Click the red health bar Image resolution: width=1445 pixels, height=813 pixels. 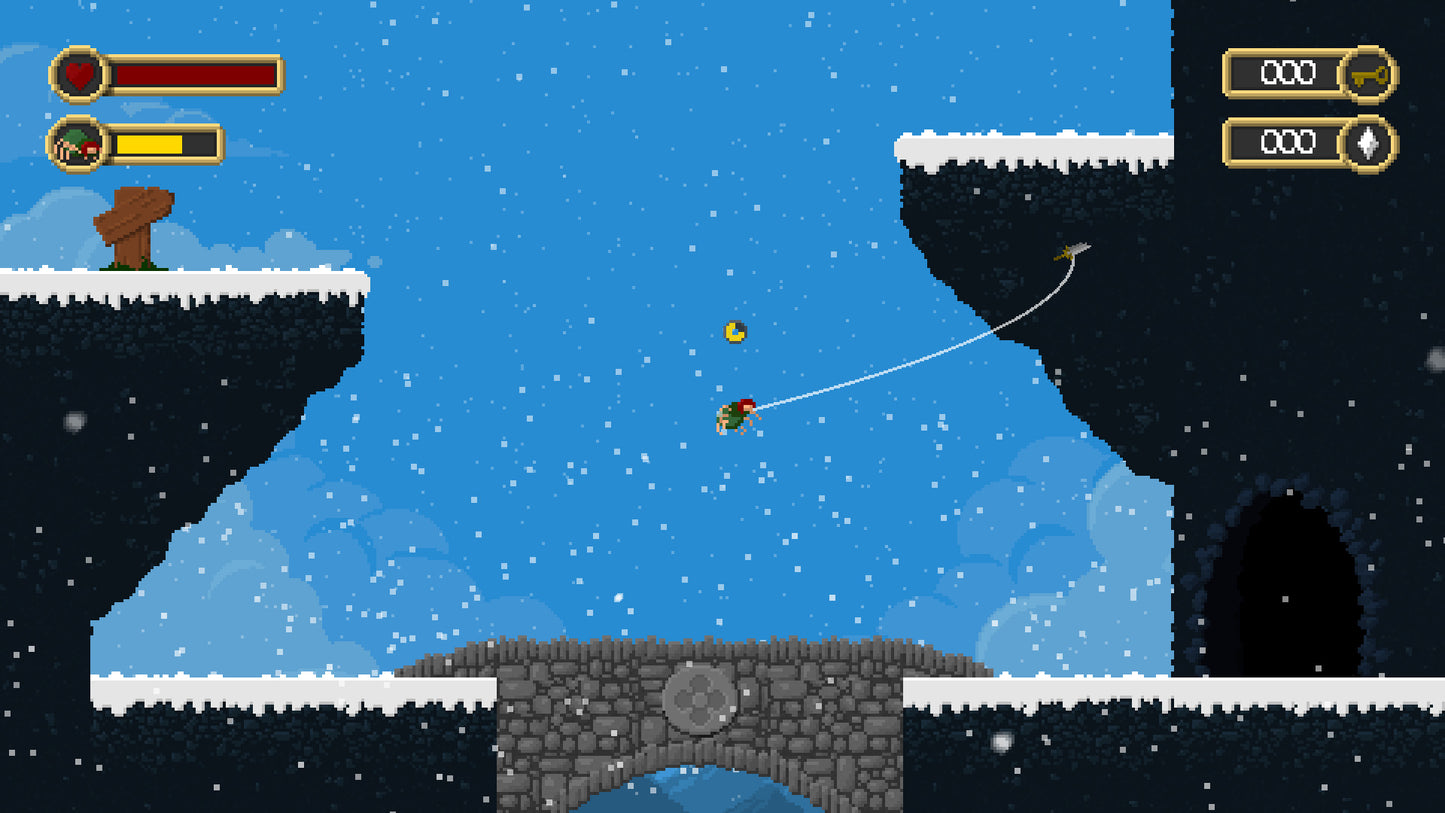tap(195, 74)
